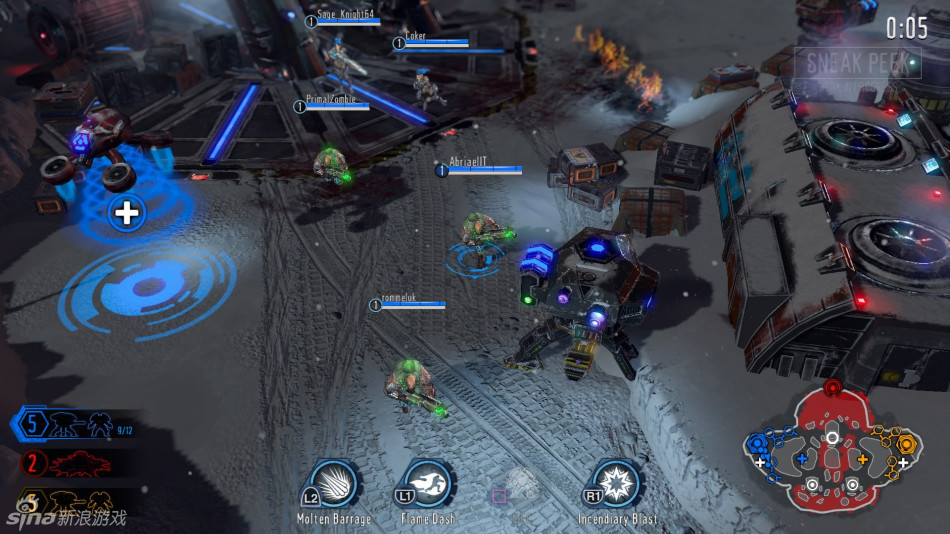Click the red boss marker atop minimap
The image size is (950, 534).
[832, 387]
